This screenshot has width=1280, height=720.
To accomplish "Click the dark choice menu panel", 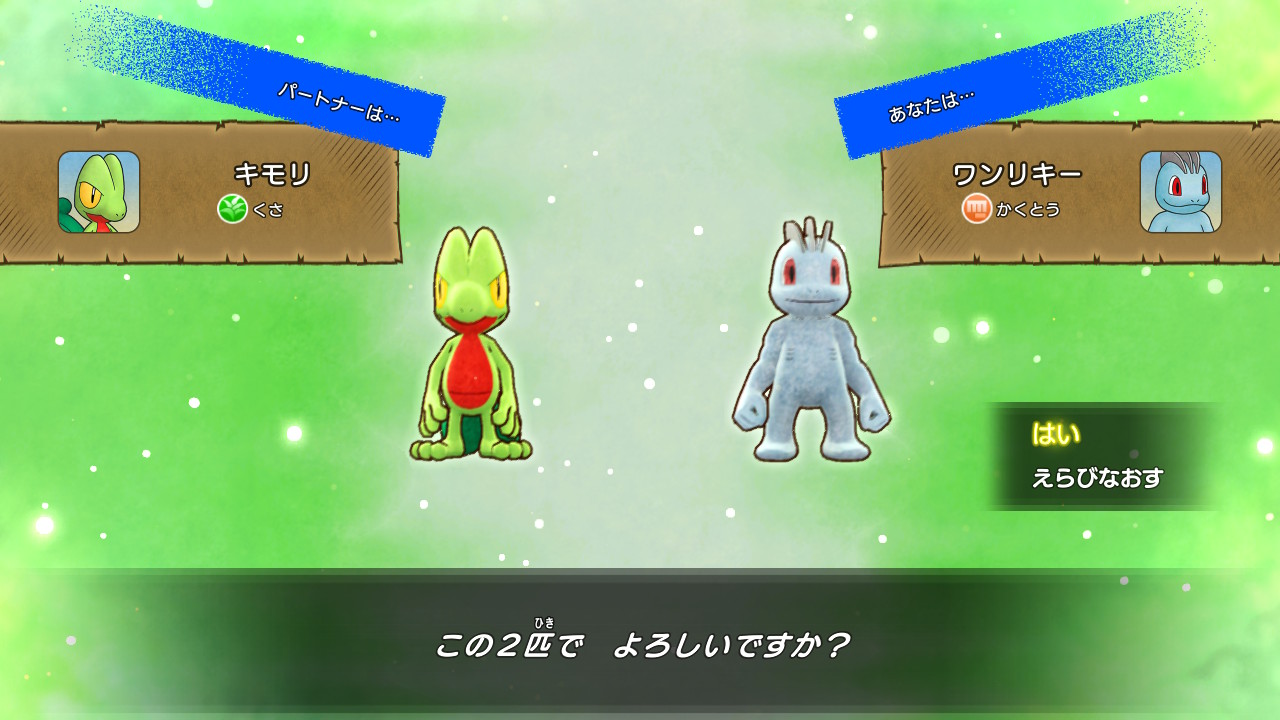I will click(x=1105, y=457).
